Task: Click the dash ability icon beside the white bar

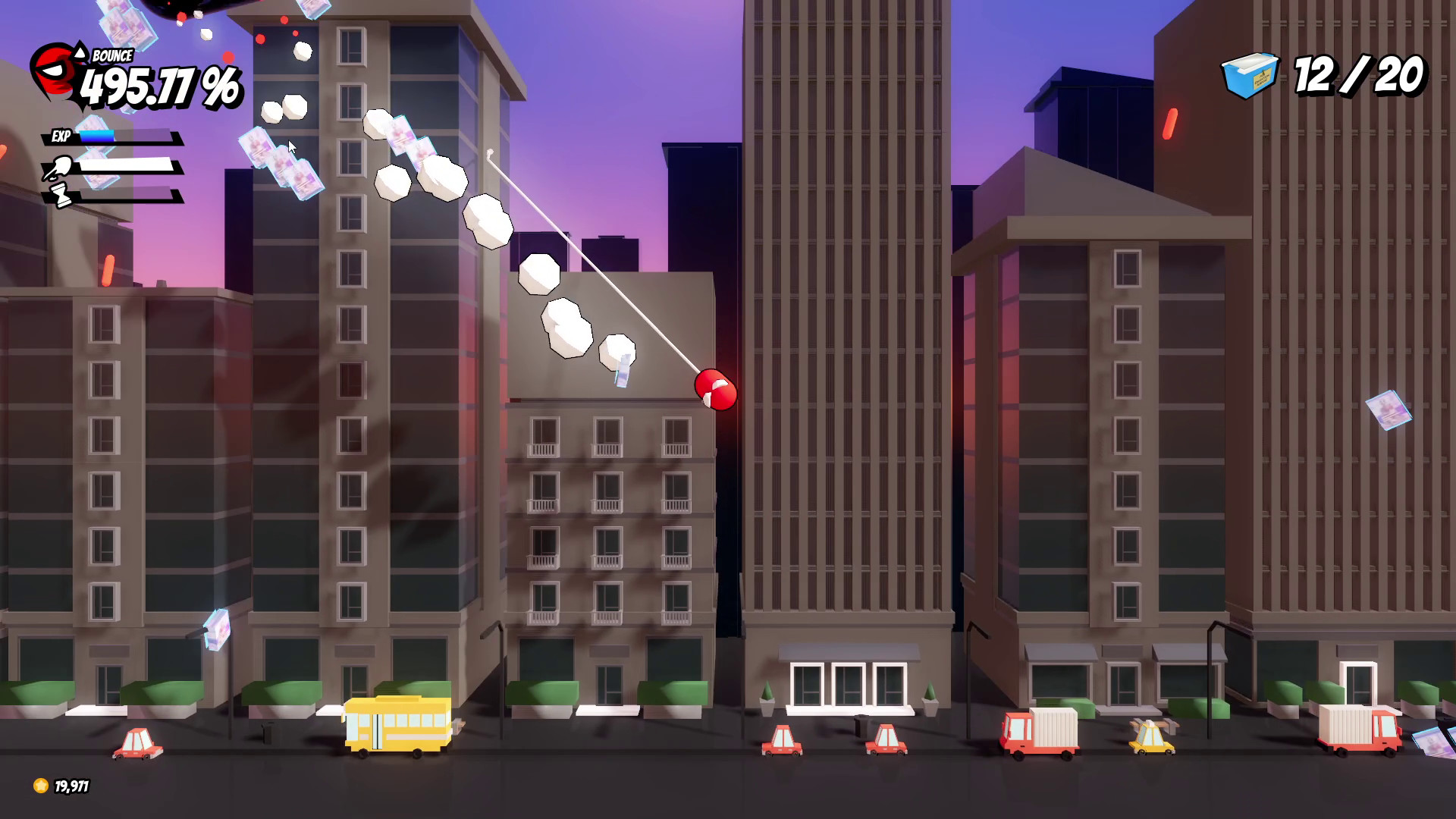Action: [x=57, y=165]
